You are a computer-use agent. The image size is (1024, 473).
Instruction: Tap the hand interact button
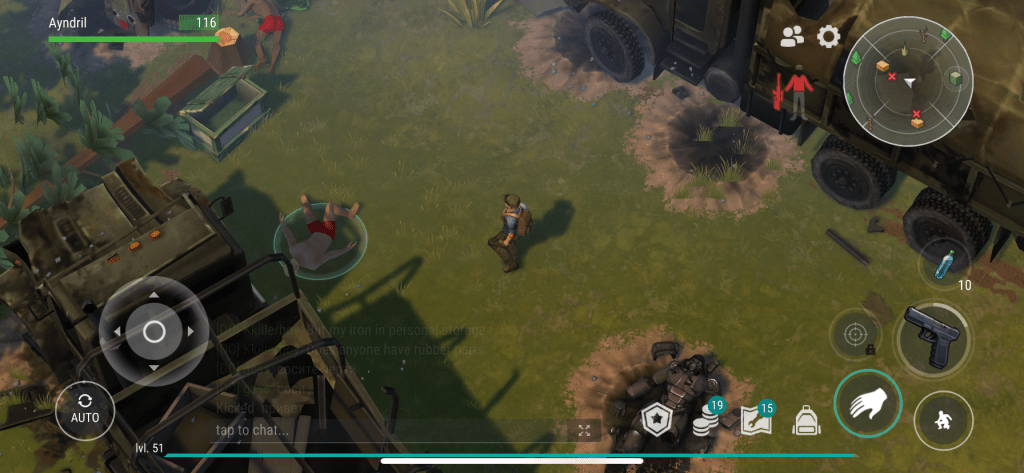[867, 404]
